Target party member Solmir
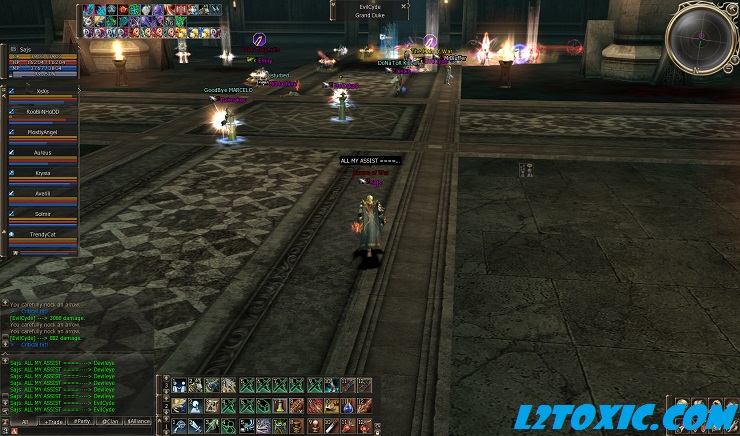740x436 pixels. tap(42, 213)
